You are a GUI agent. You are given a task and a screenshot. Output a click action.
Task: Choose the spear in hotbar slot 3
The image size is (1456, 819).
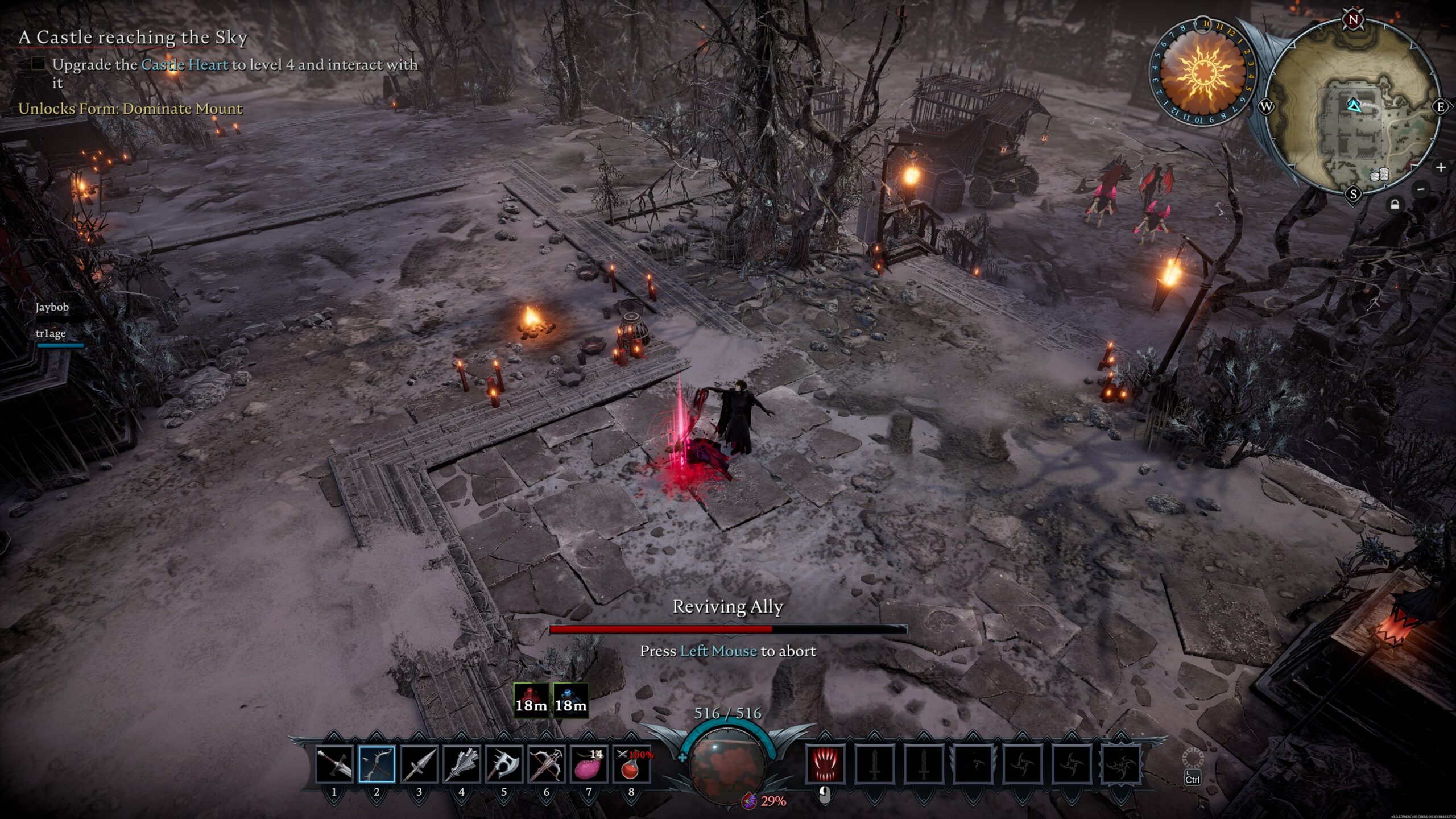pos(419,764)
